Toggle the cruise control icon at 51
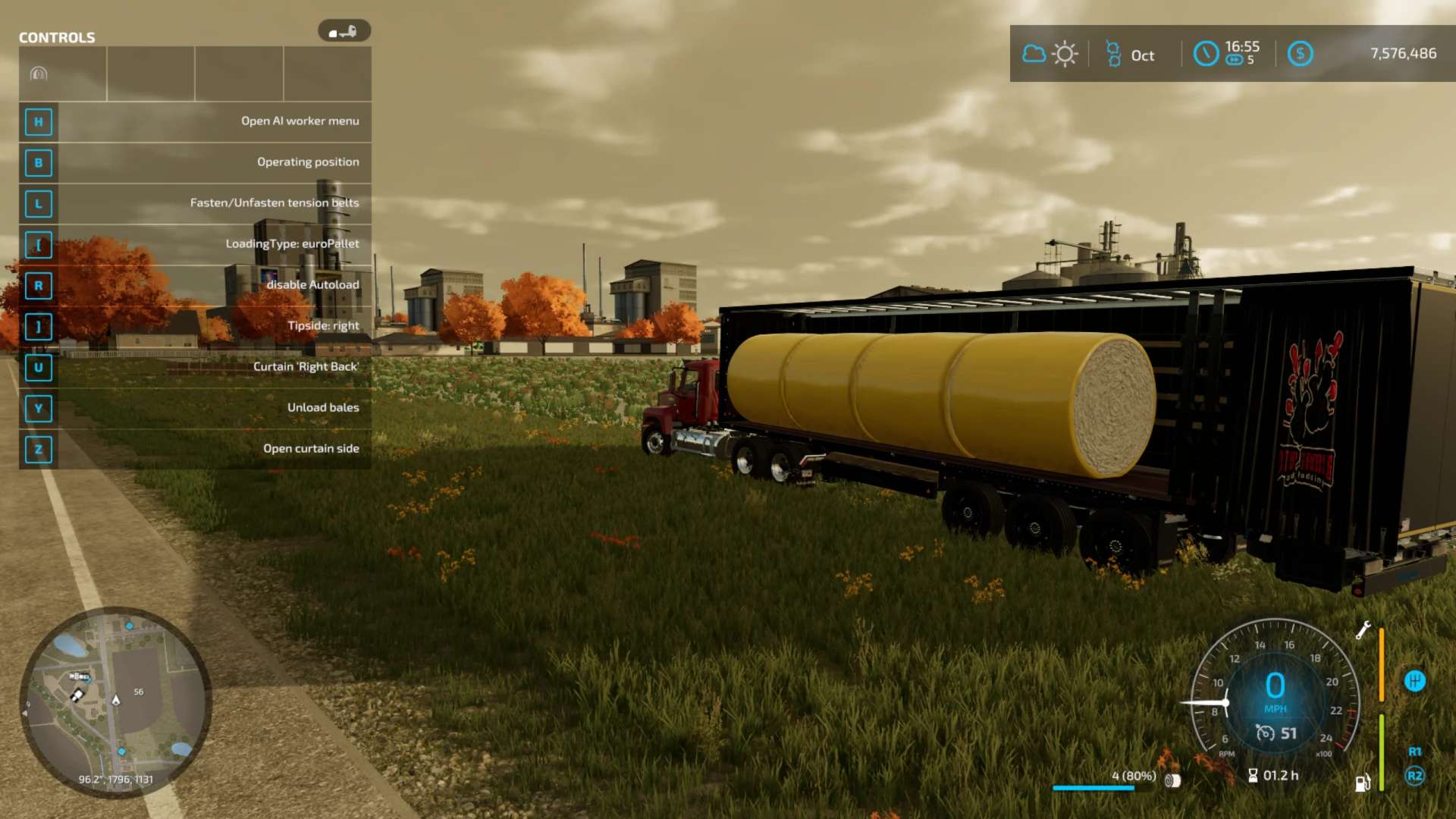 [1265, 733]
